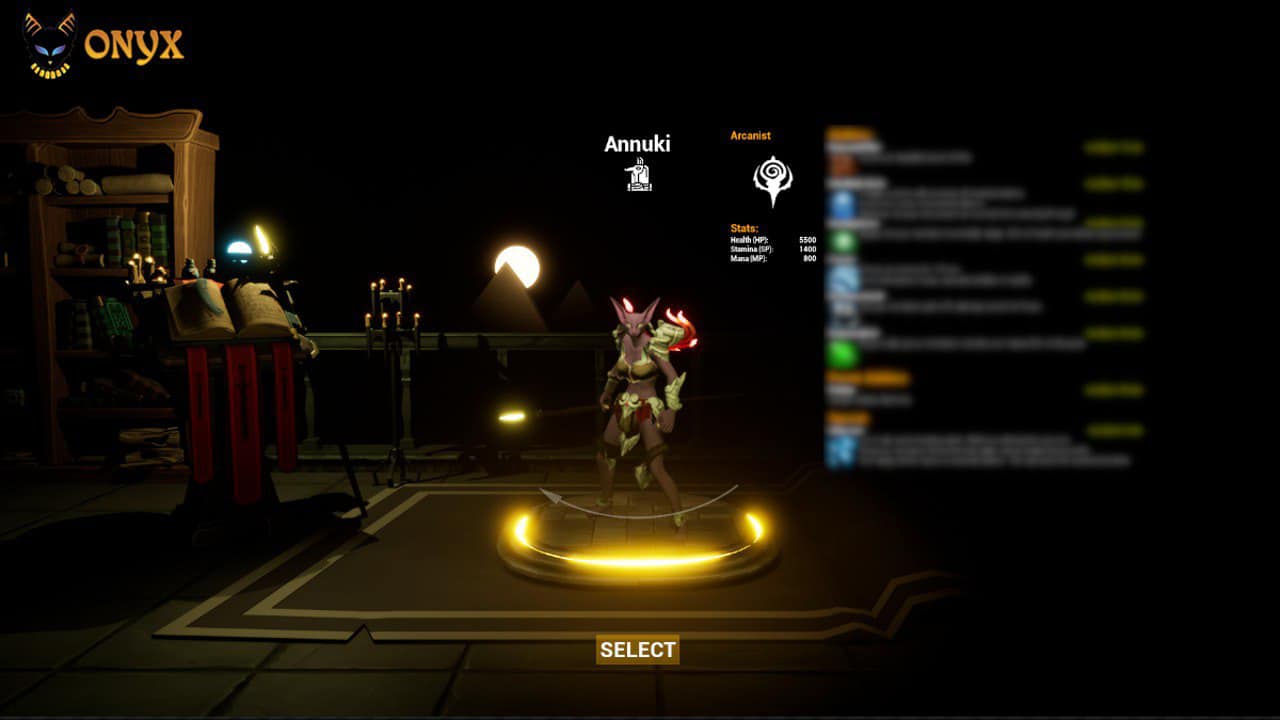The width and height of the screenshot is (1280, 720).
Task: Click the Annuki Egyptian figure icon
Action: [638, 177]
